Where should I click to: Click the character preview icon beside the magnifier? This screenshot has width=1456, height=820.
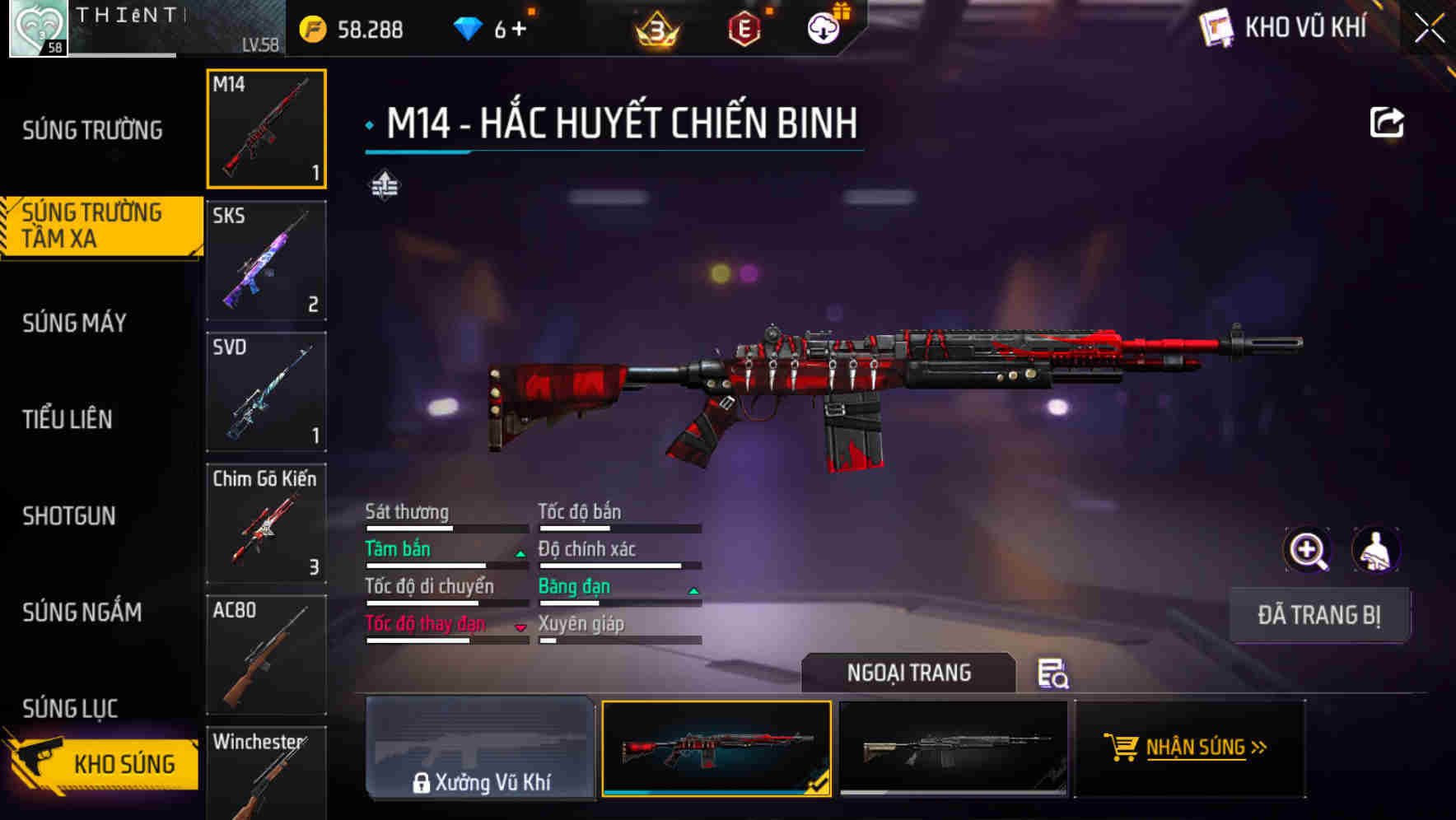pyautogui.click(x=1377, y=550)
